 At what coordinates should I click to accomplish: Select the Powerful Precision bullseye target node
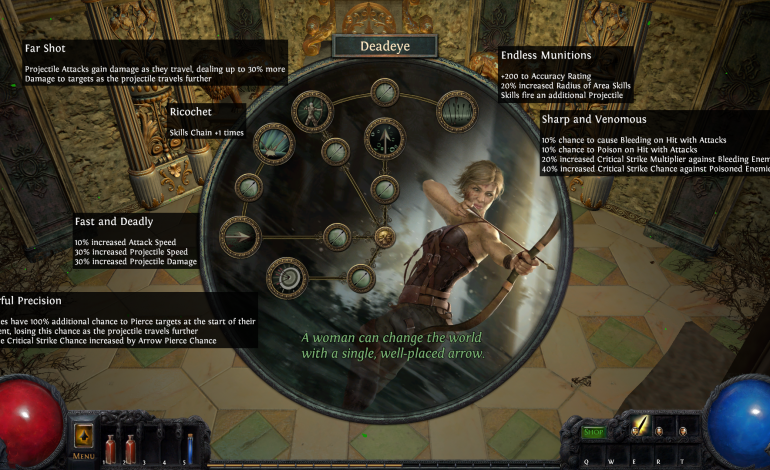pyautogui.click(x=287, y=277)
